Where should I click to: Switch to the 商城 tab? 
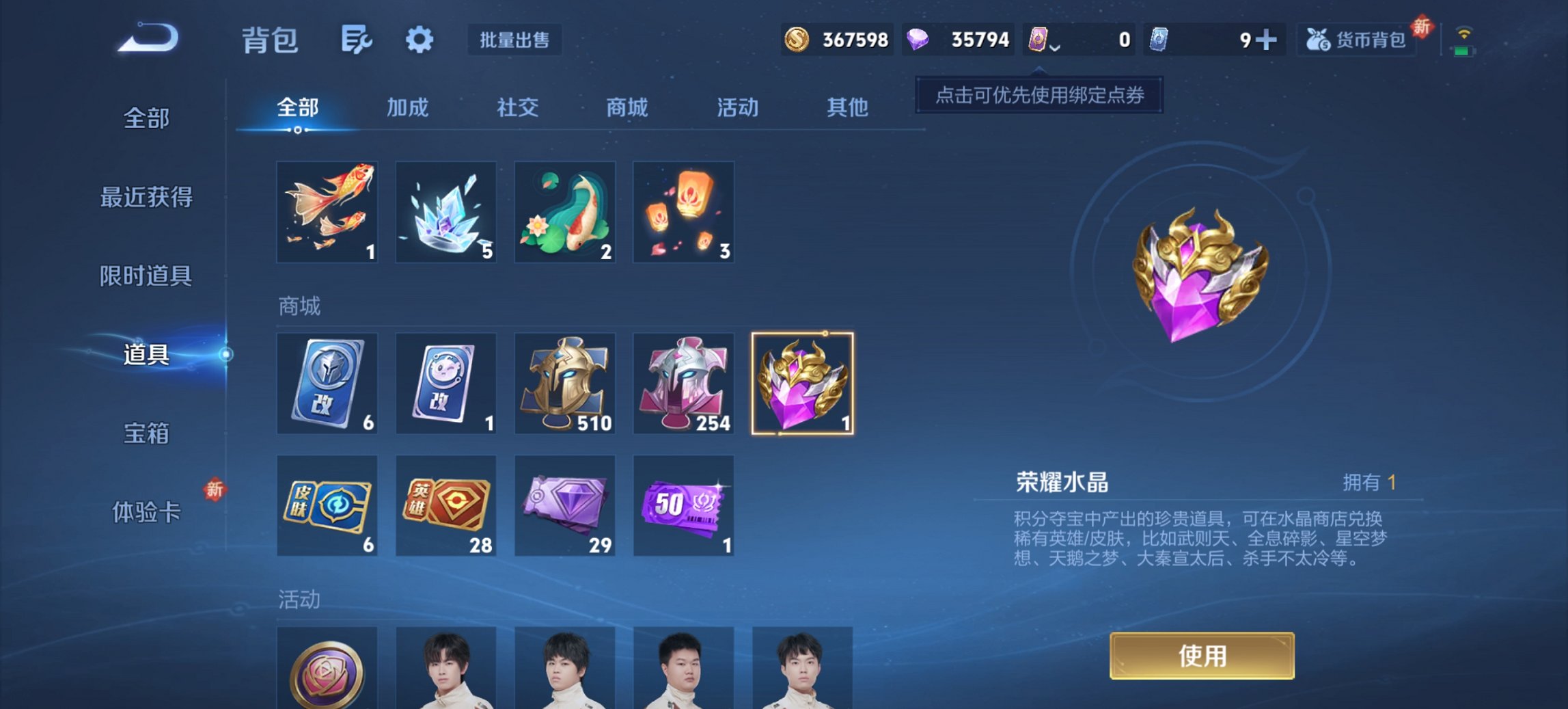626,108
